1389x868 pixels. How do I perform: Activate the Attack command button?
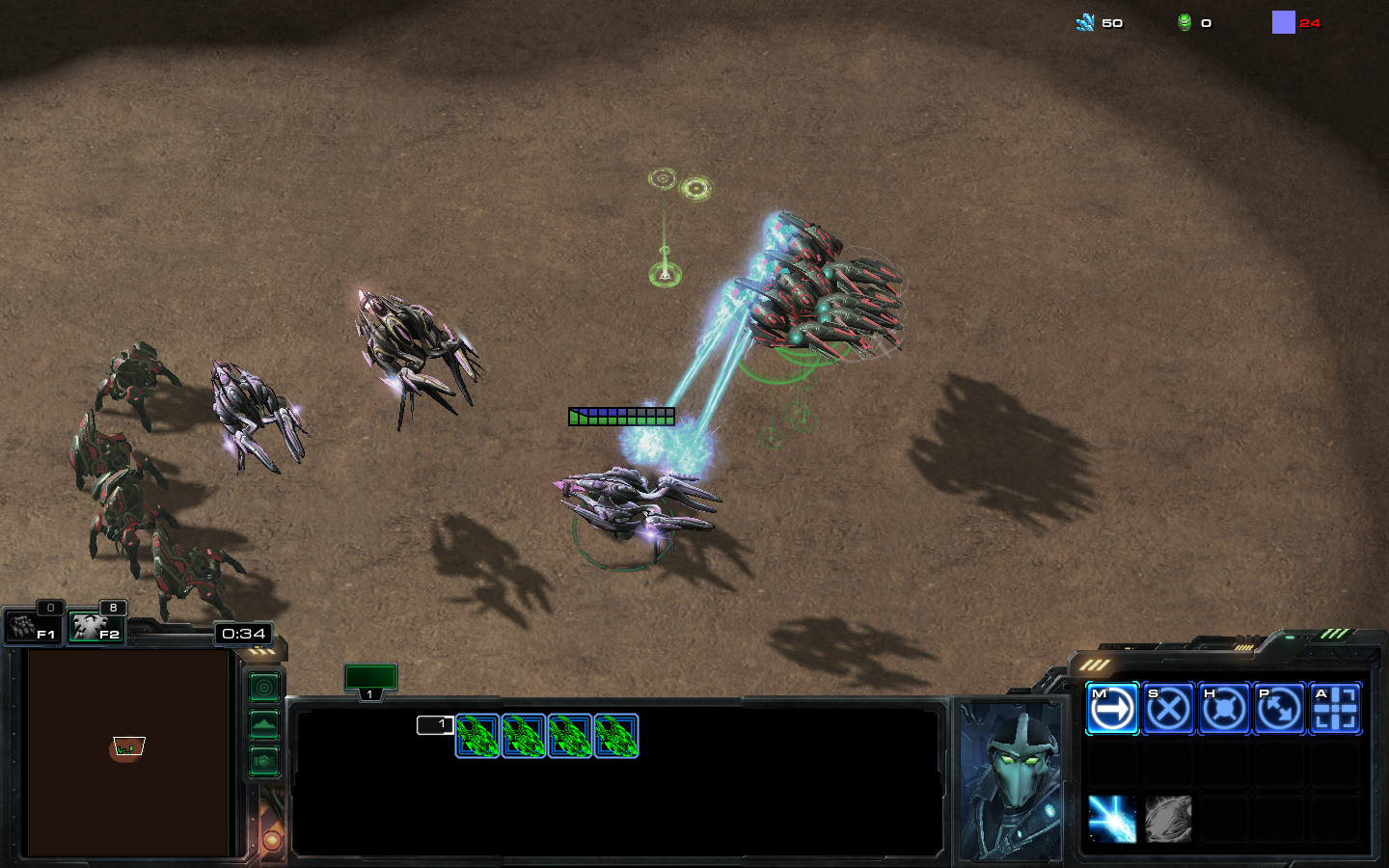click(x=1335, y=709)
